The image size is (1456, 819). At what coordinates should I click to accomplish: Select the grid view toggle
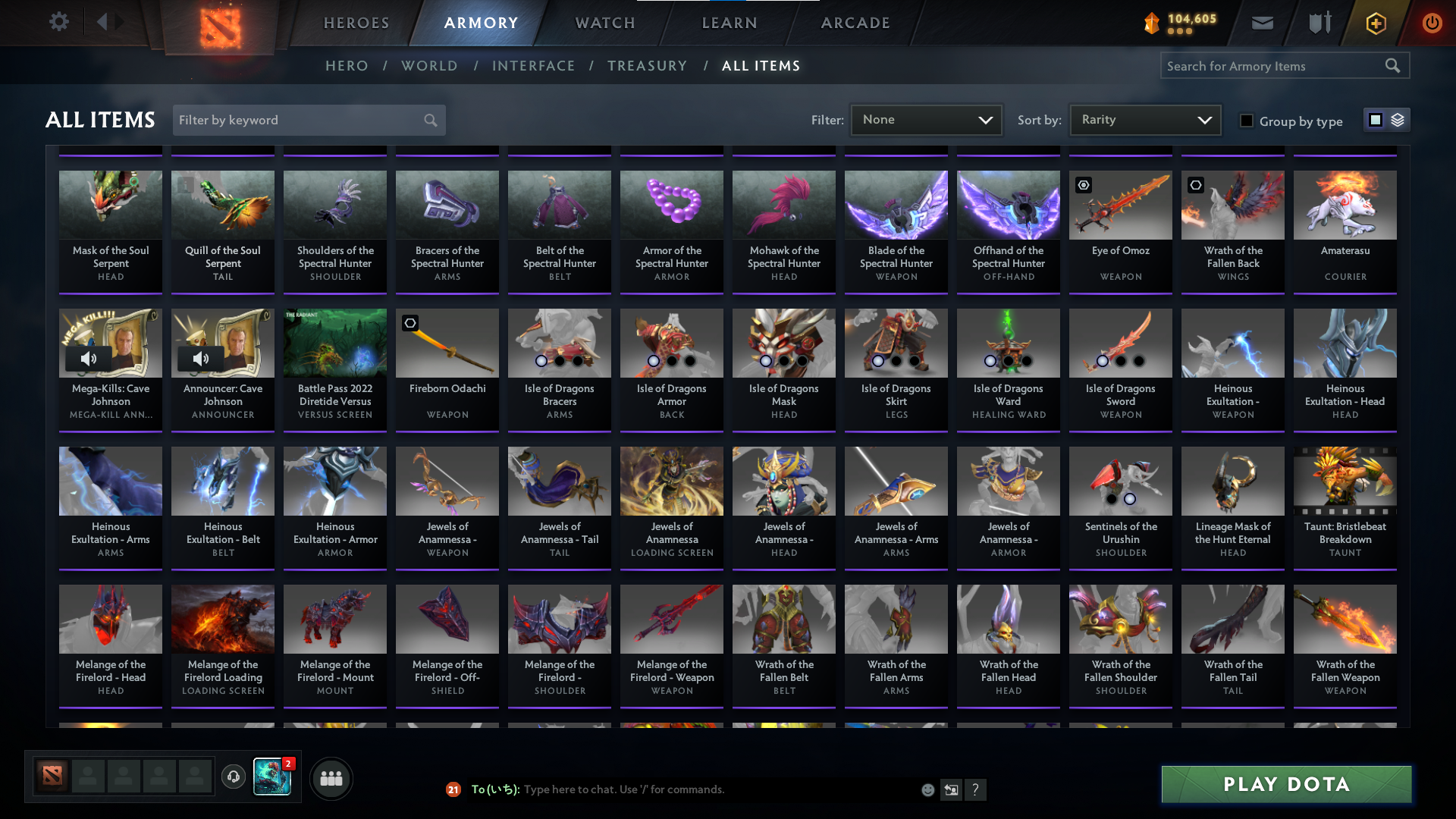[1375, 119]
